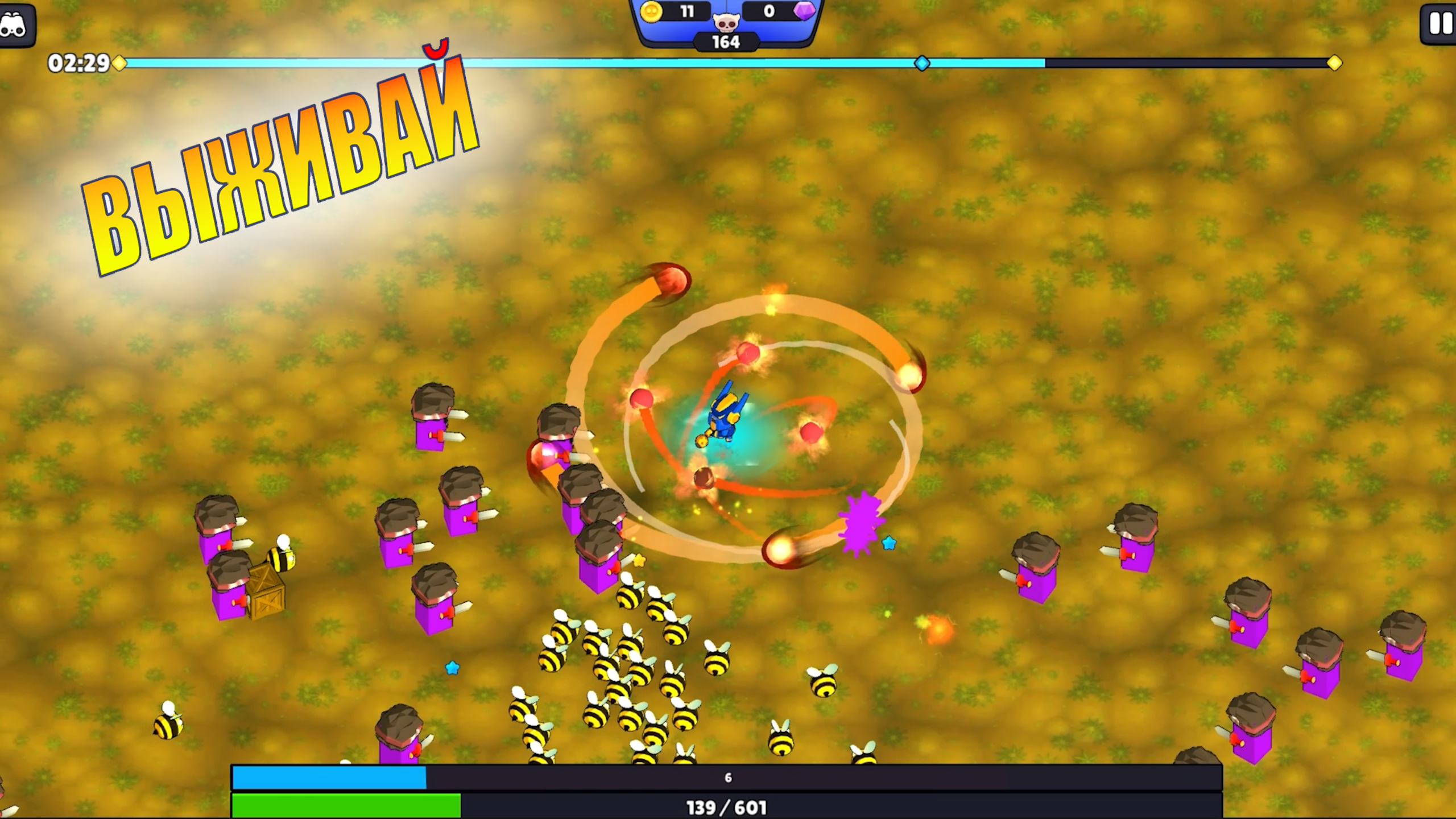Screen dimensions: 1456x819
Task: Click the yellow diamond at the timer's left end
Action: point(118,64)
